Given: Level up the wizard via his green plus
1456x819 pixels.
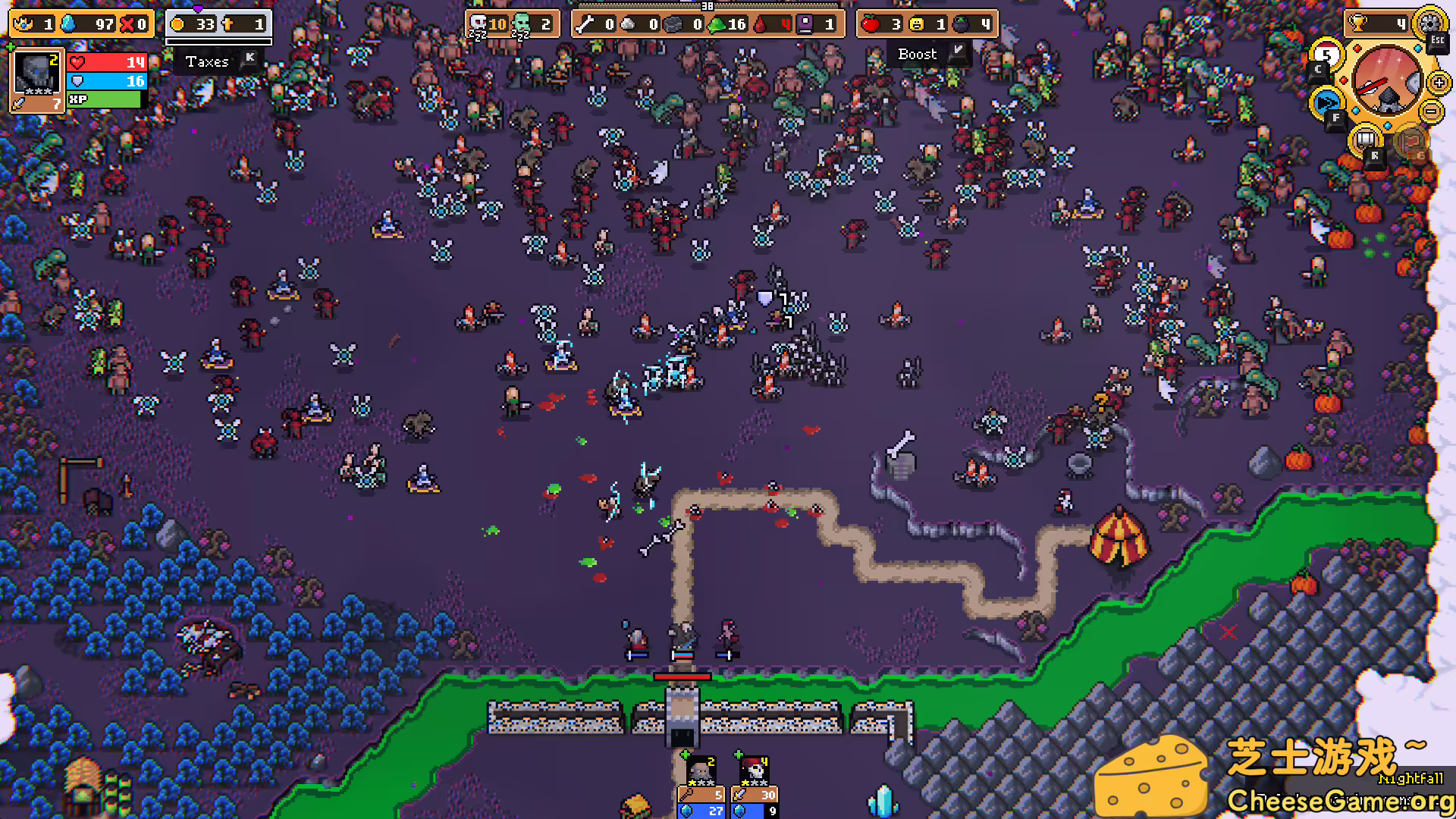Looking at the screenshot, I should click(685, 754).
